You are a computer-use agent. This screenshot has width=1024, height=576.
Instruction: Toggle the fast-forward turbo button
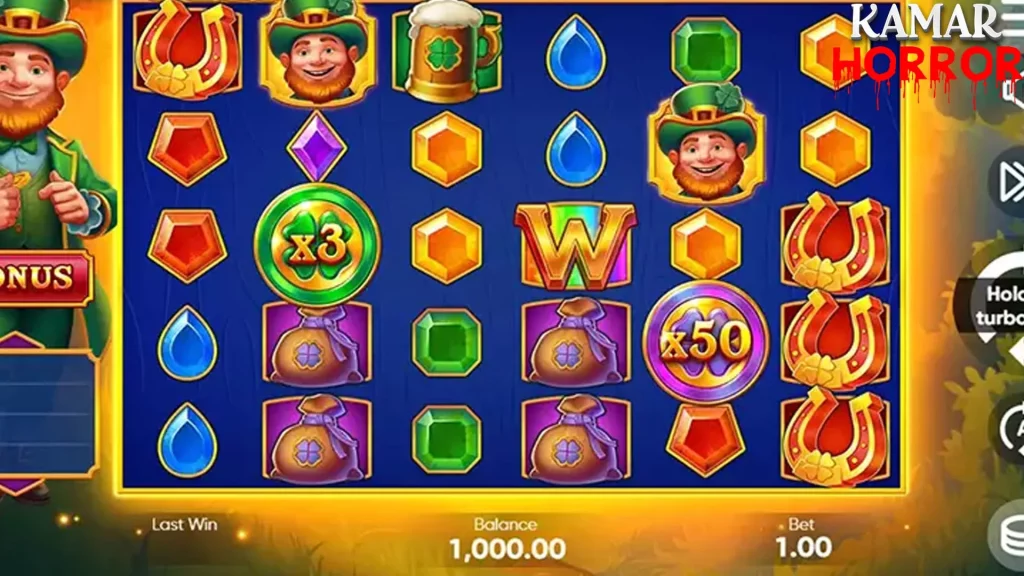click(1008, 182)
